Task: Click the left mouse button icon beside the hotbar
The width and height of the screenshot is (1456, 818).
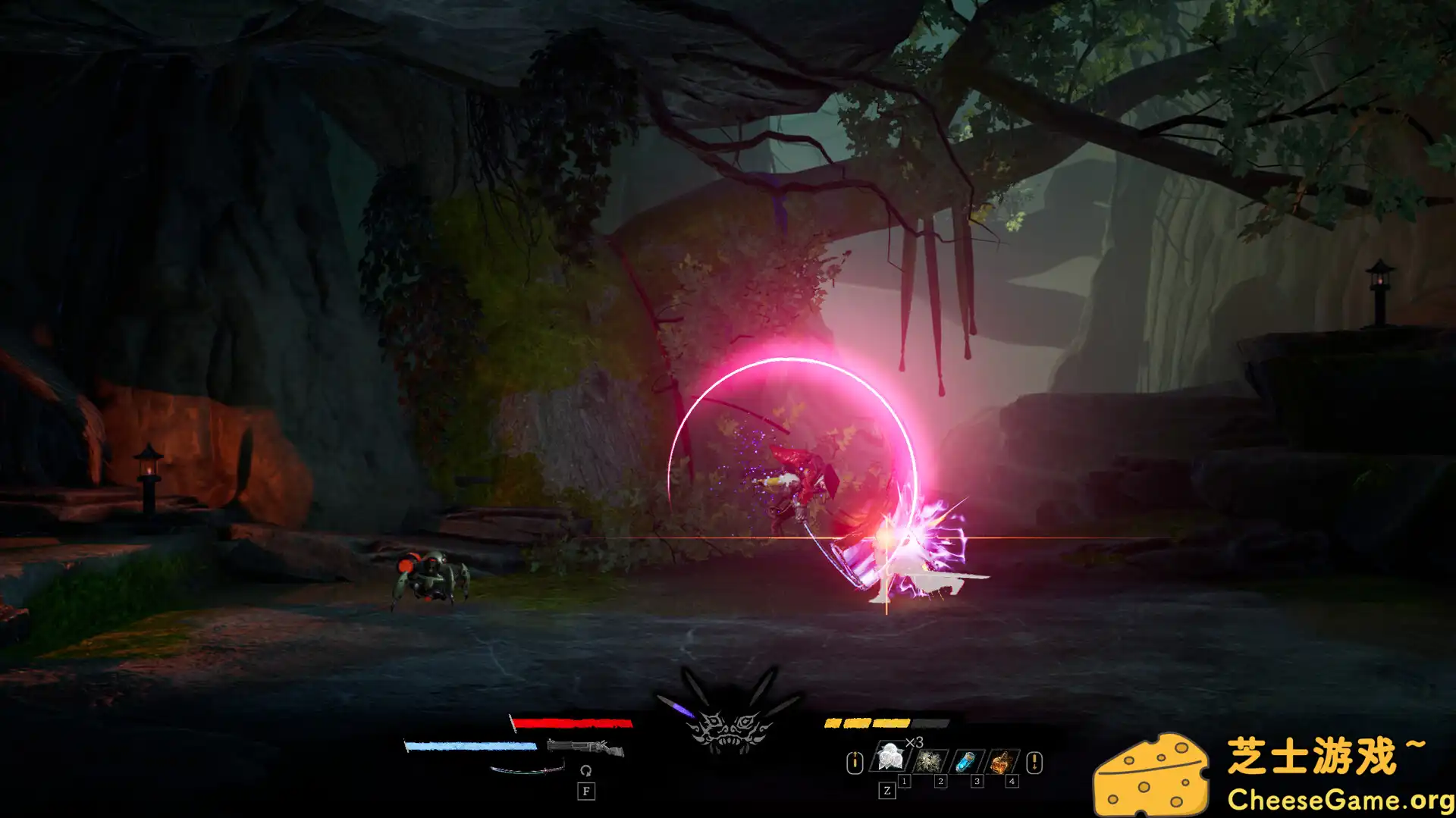Action: coord(855,763)
